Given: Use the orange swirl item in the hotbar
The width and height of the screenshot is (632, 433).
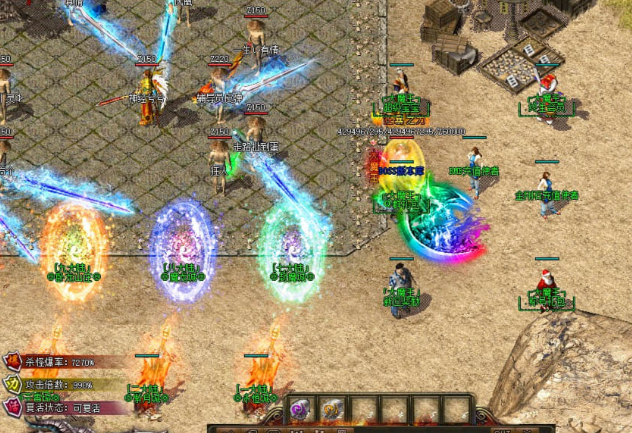Looking at the screenshot, I should tap(333, 410).
